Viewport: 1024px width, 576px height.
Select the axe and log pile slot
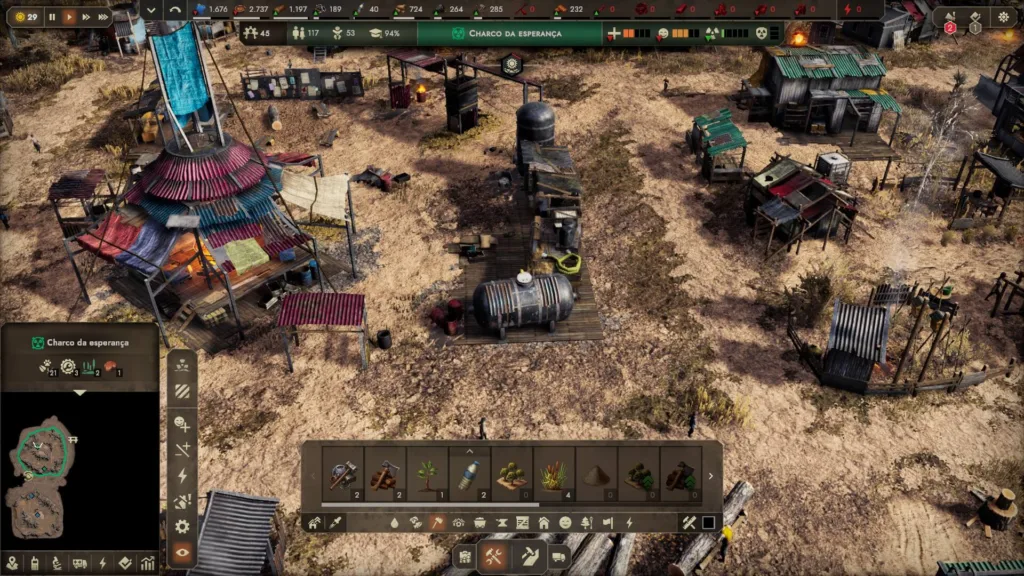point(386,474)
